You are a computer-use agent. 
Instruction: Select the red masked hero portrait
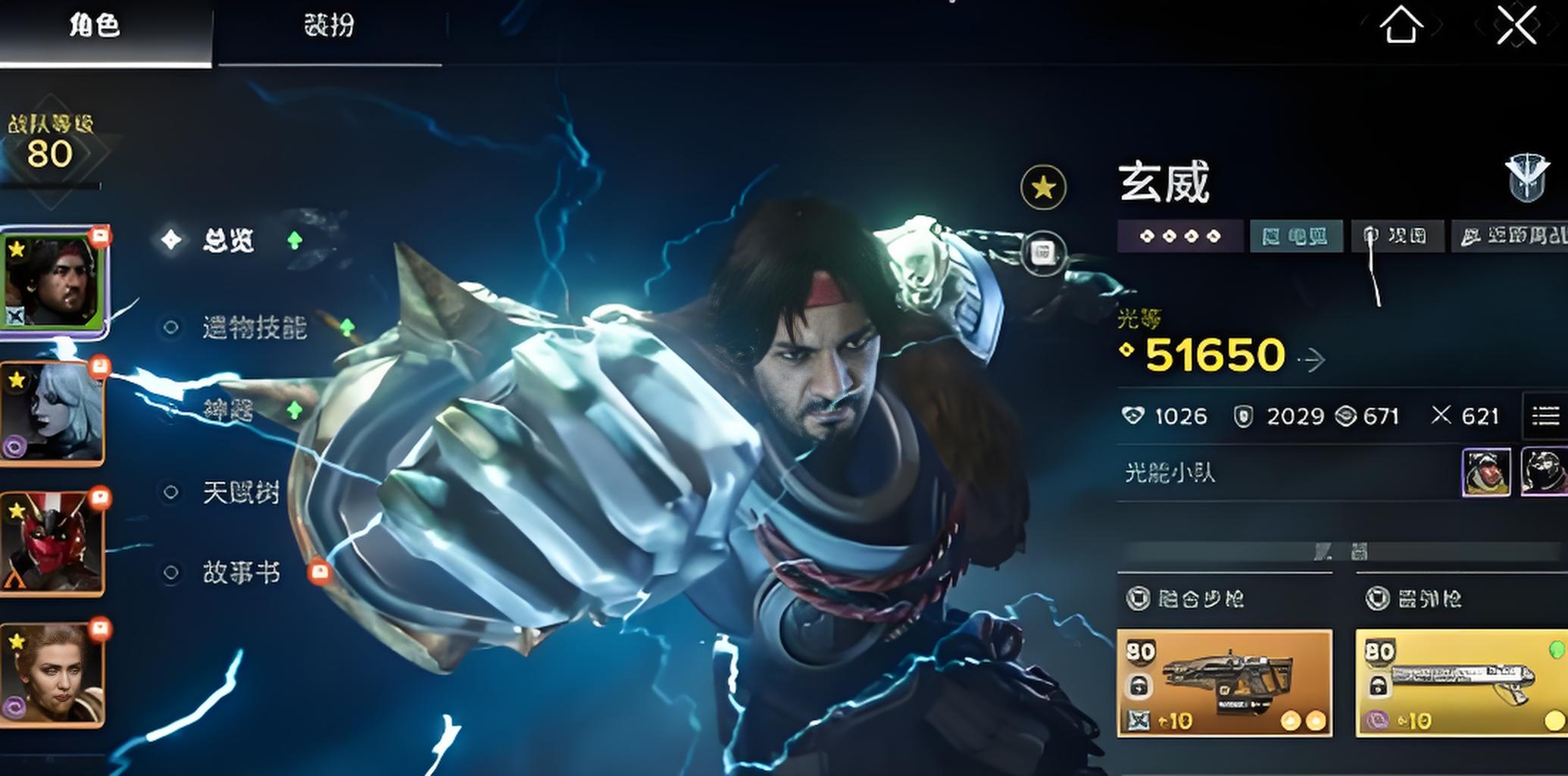click(x=54, y=543)
